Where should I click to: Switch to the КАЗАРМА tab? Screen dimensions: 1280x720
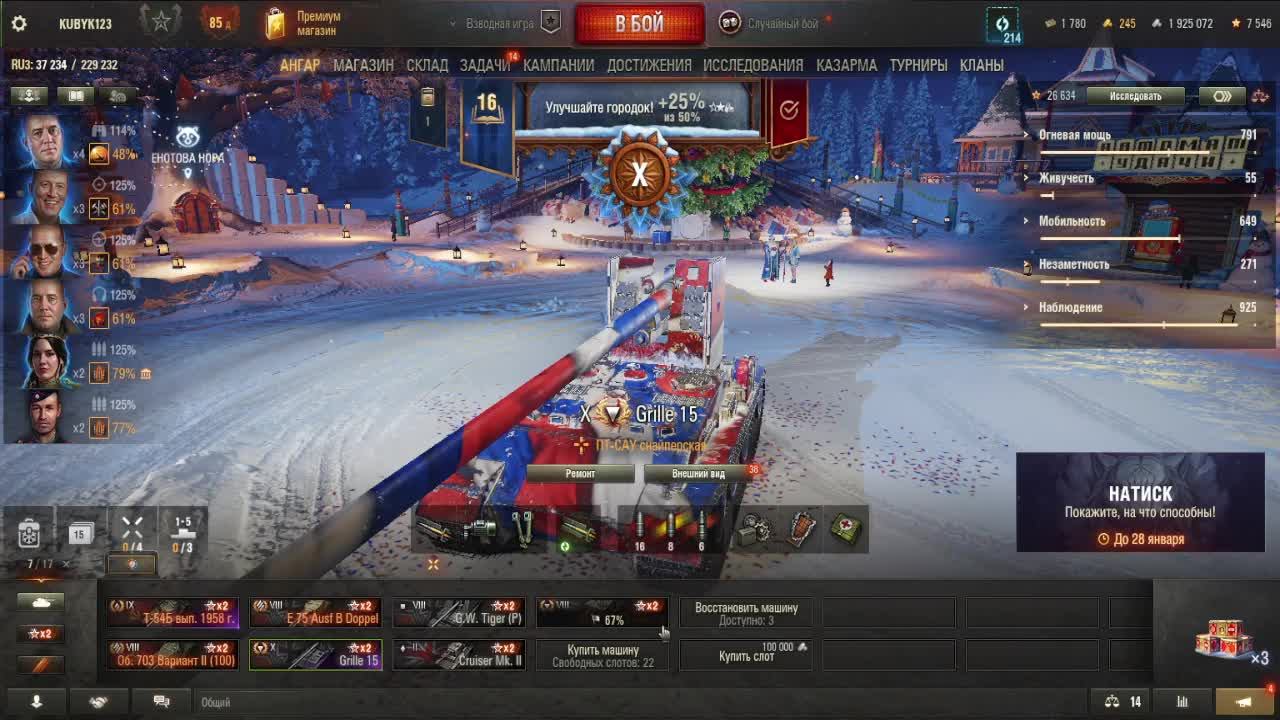tap(846, 65)
